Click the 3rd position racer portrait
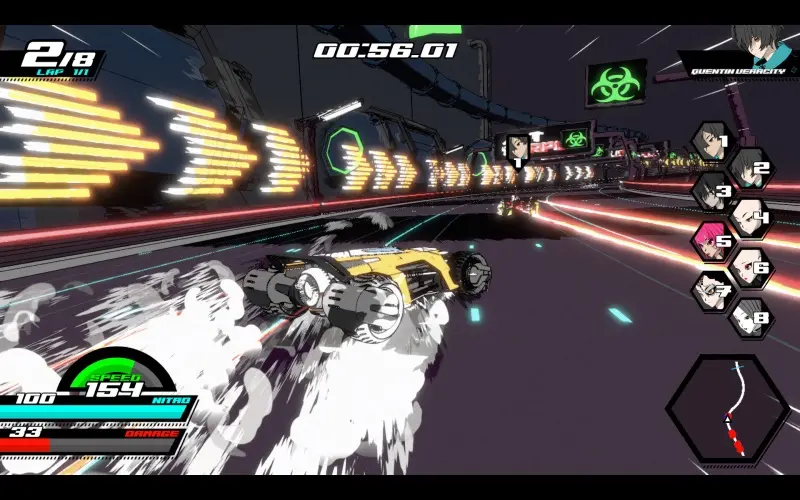This screenshot has height=500, width=800. (711, 190)
